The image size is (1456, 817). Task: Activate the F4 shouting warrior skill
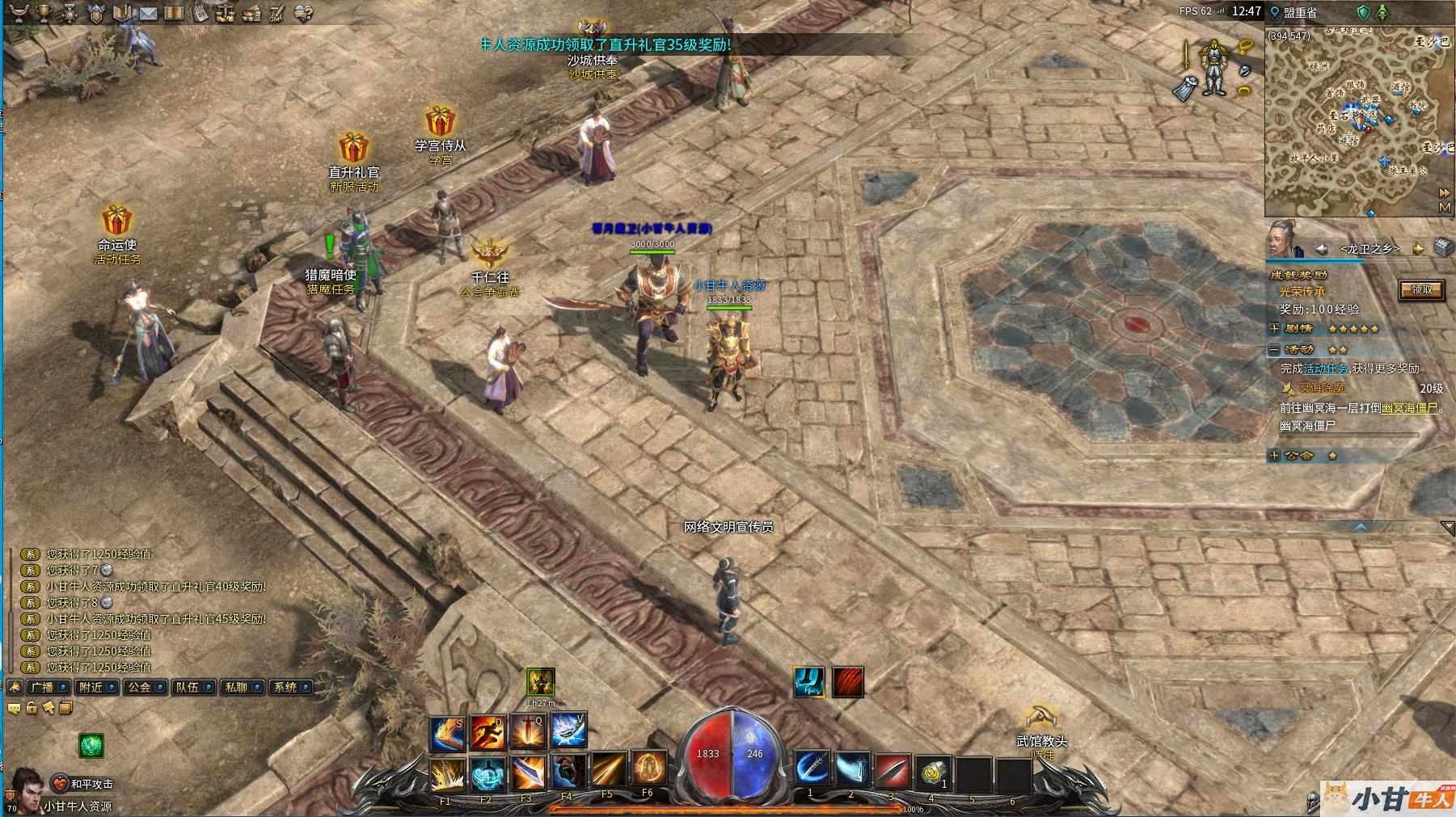568,772
